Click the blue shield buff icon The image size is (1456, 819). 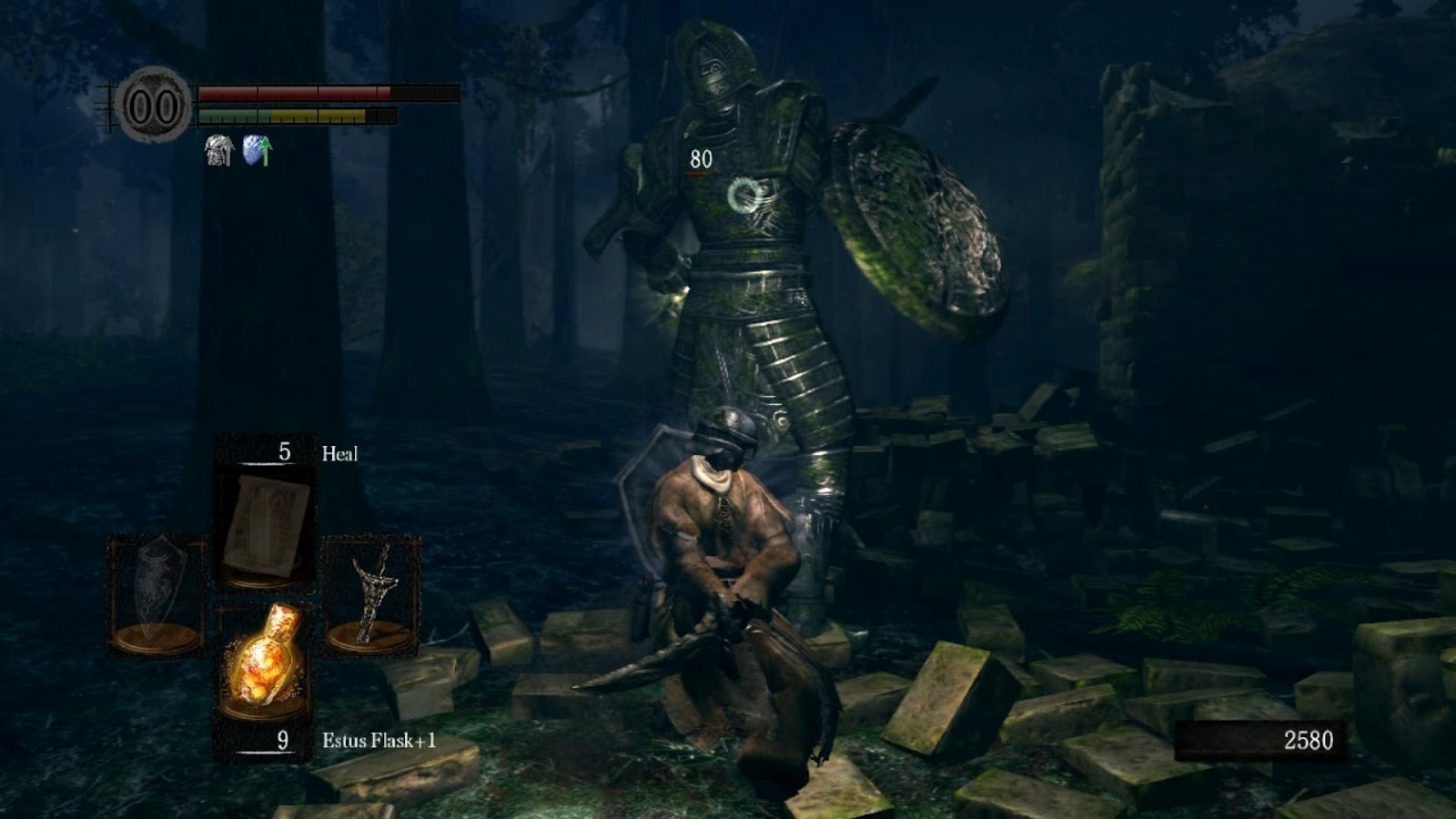pyautogui.click(x=257, y=150)
